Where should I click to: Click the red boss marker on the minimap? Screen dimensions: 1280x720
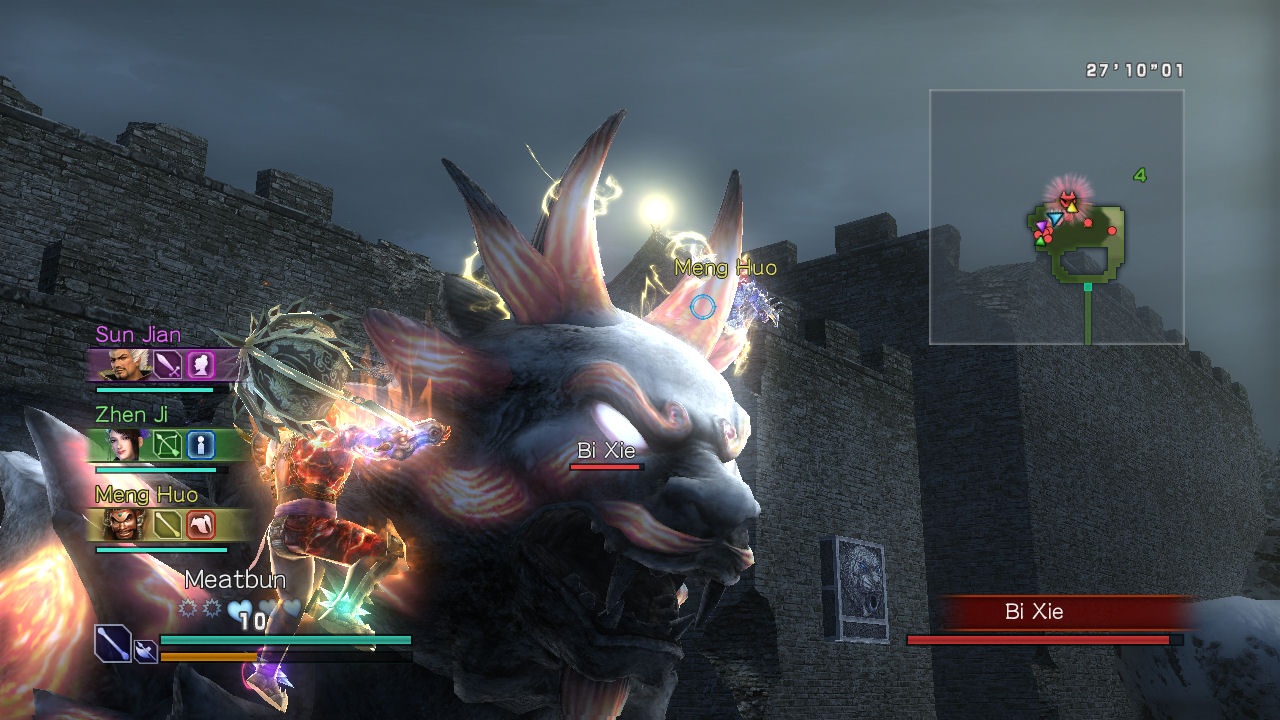[1068, 199]
